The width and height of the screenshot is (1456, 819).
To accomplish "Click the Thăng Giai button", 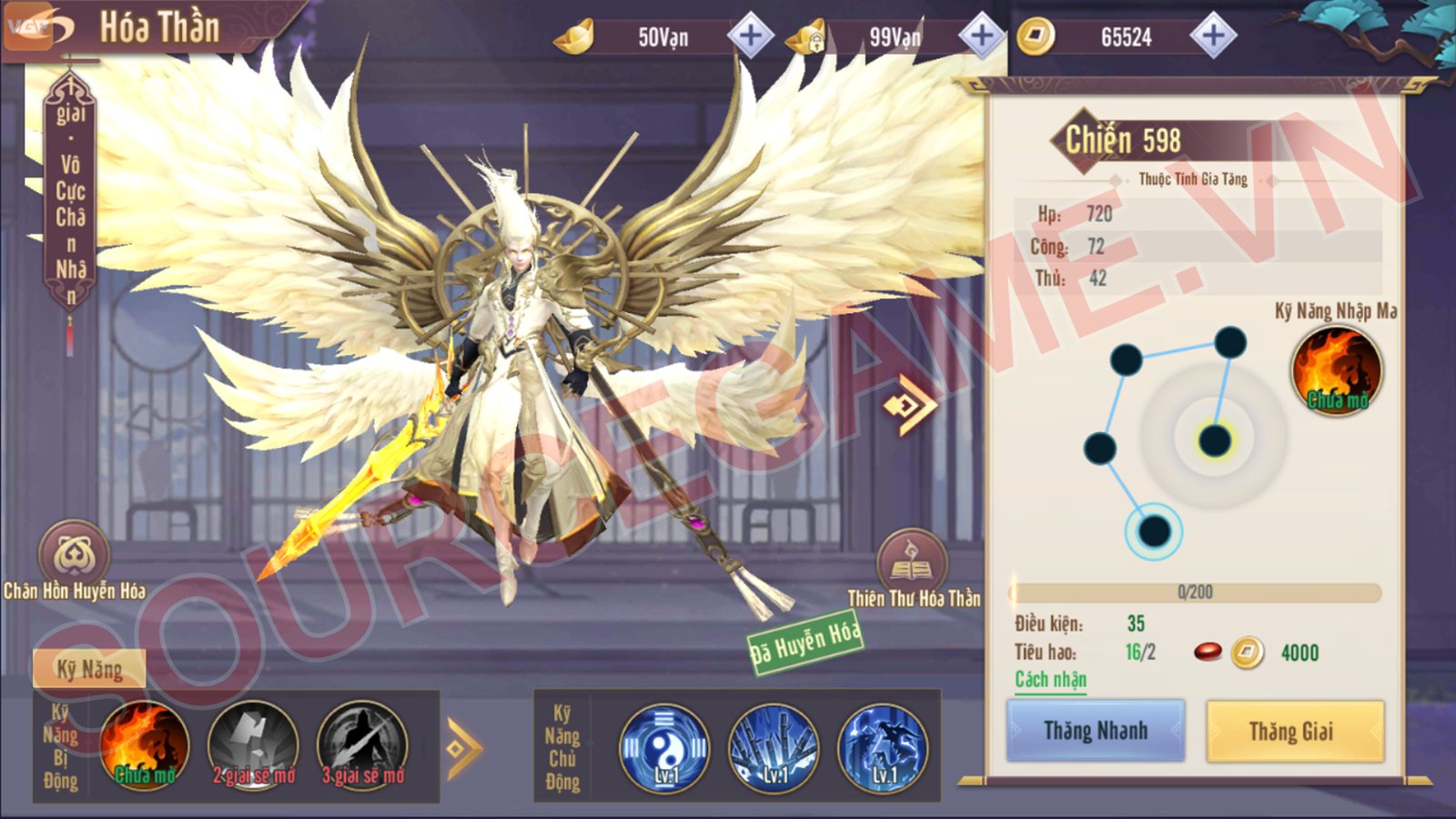I will [1294, 731].
